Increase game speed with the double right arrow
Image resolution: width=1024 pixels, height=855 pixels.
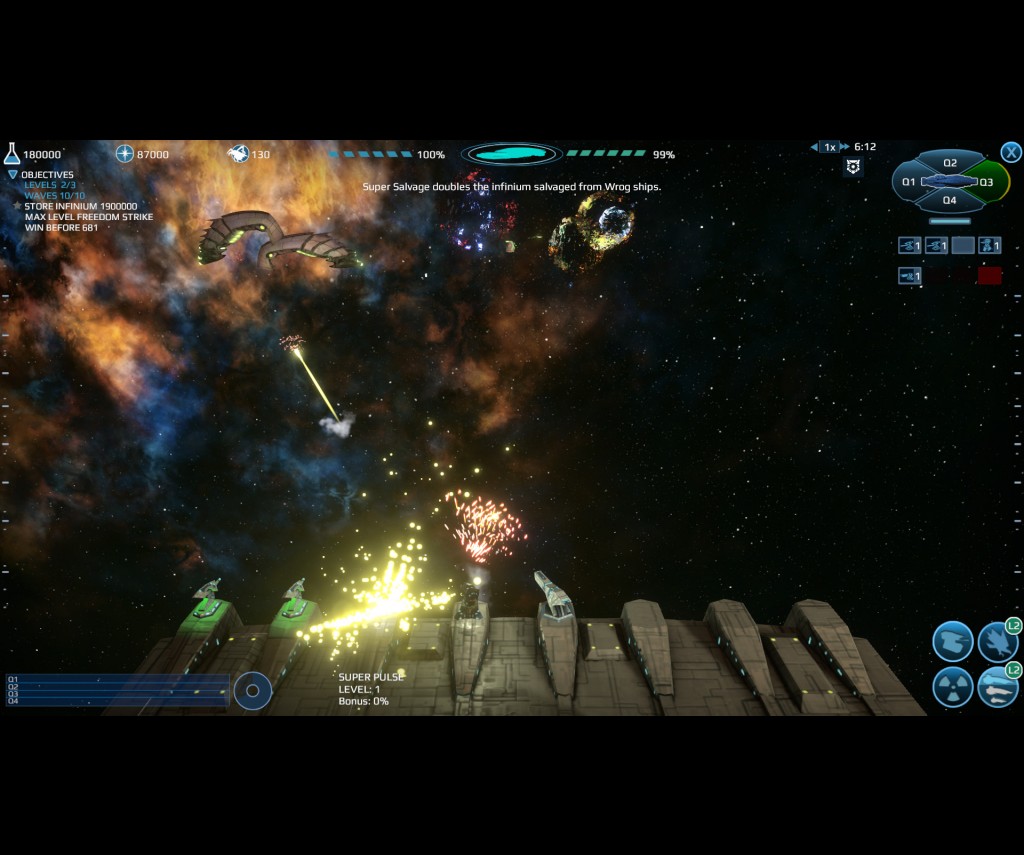point(845,147)
